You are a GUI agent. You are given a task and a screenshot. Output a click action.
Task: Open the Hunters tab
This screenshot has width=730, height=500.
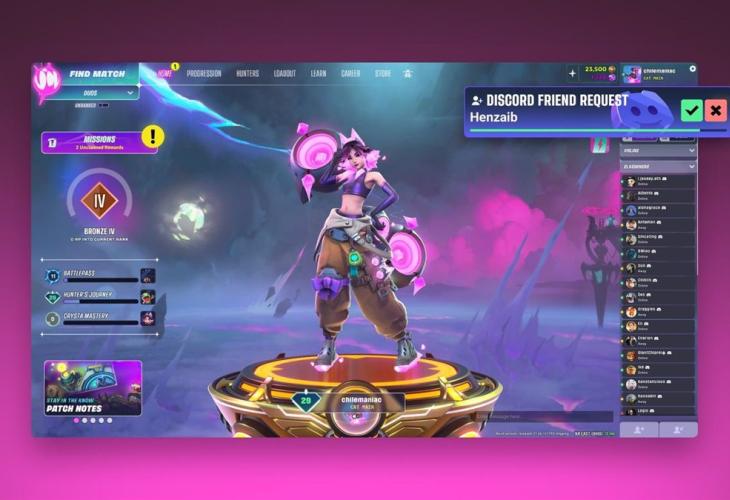click(247, 74)
